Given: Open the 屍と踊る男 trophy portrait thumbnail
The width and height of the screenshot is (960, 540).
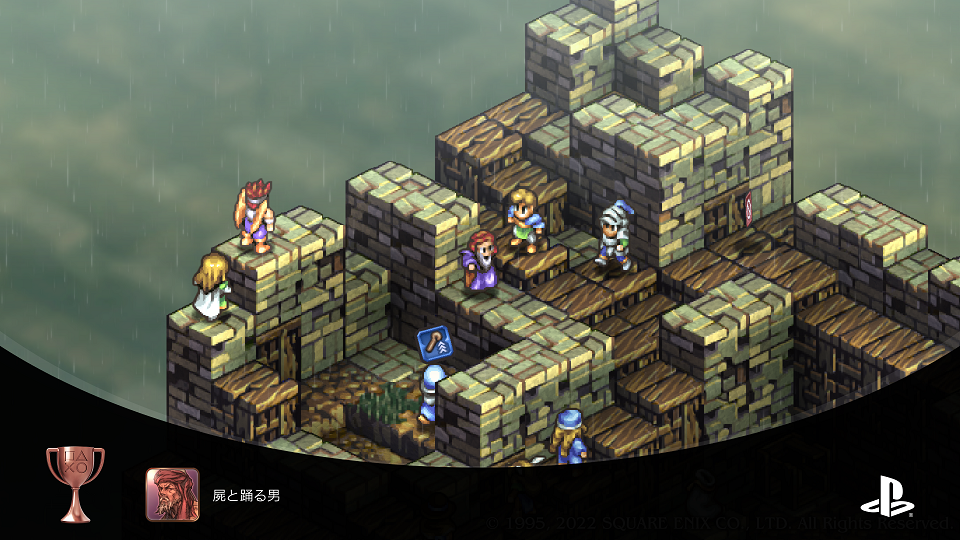Looking at the screenshot, I should 172,495.
